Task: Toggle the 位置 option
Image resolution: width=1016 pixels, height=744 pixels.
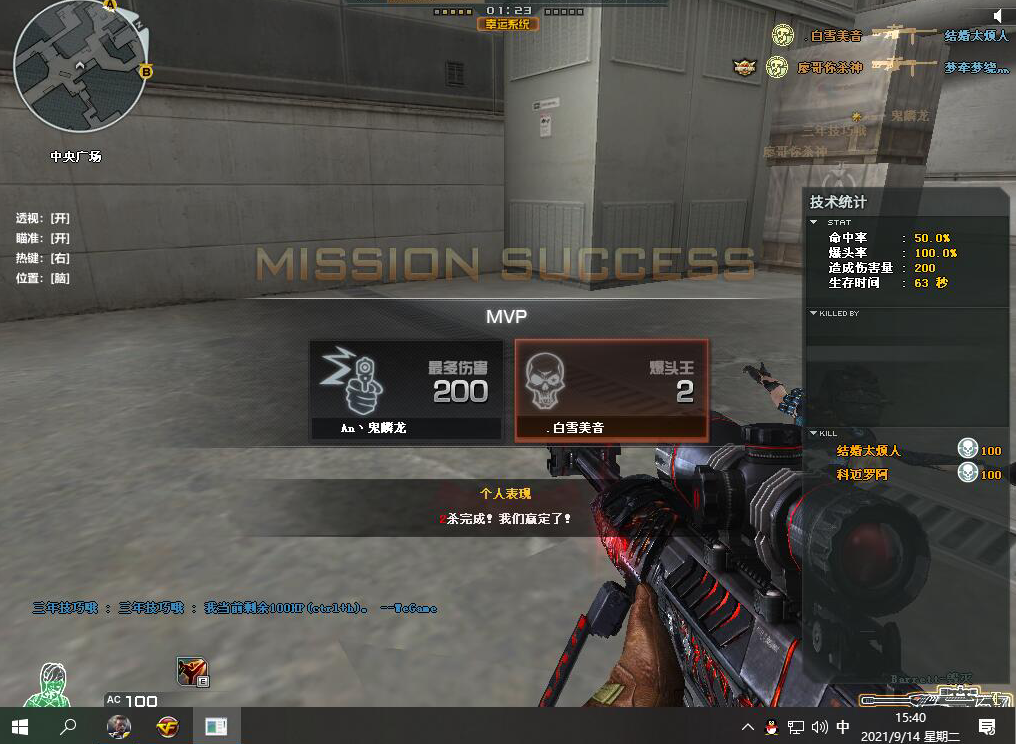Action: 43,278
